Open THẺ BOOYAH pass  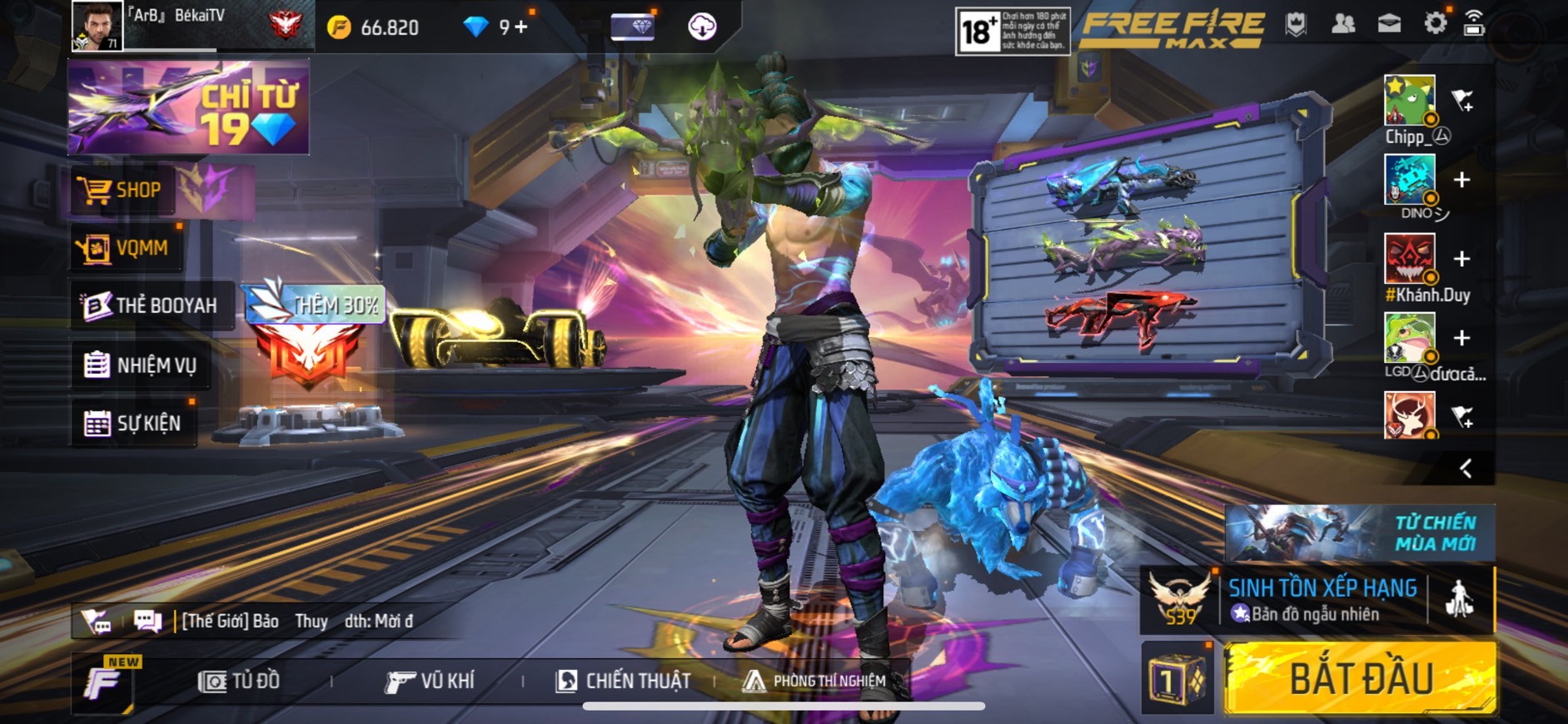151,305
